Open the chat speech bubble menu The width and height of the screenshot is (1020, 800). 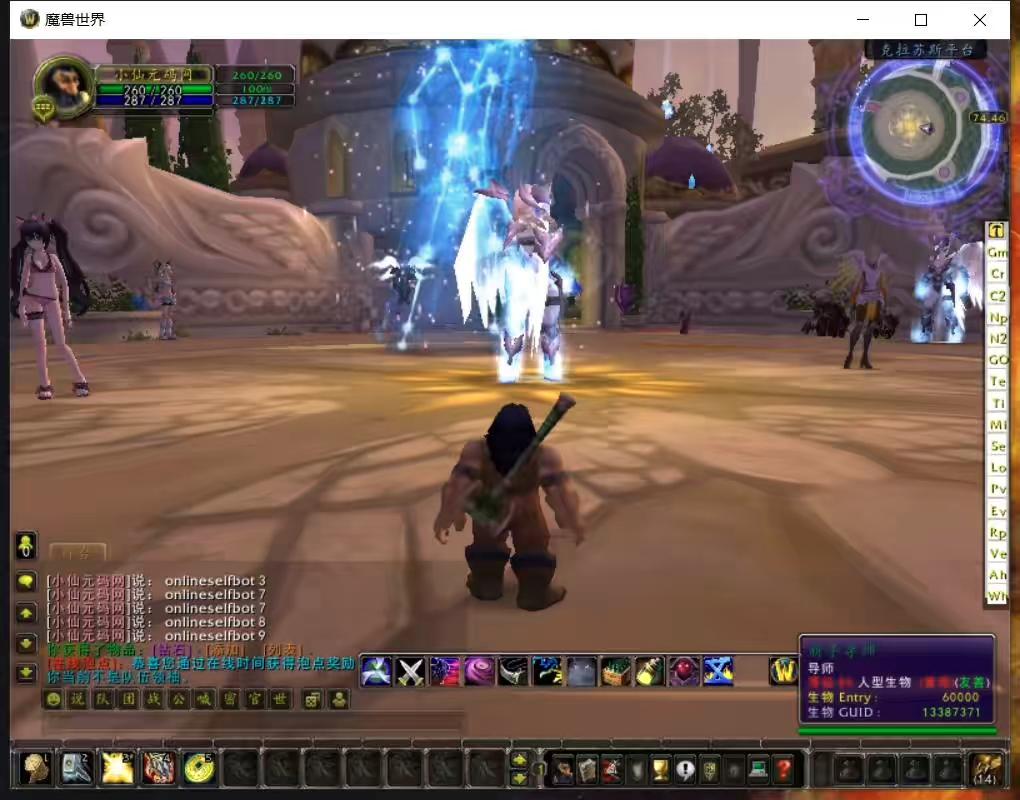coord(26,581)
